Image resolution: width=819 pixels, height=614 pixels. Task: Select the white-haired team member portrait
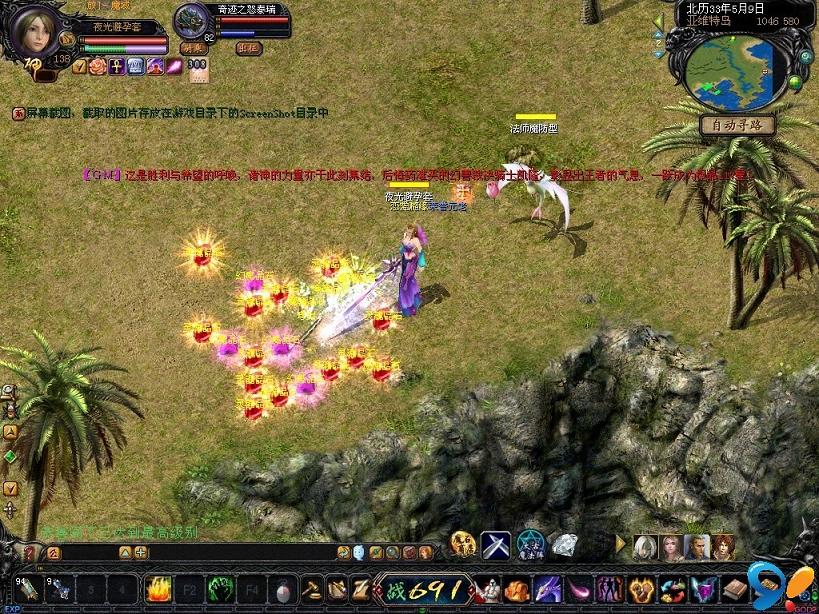point(645,546)
